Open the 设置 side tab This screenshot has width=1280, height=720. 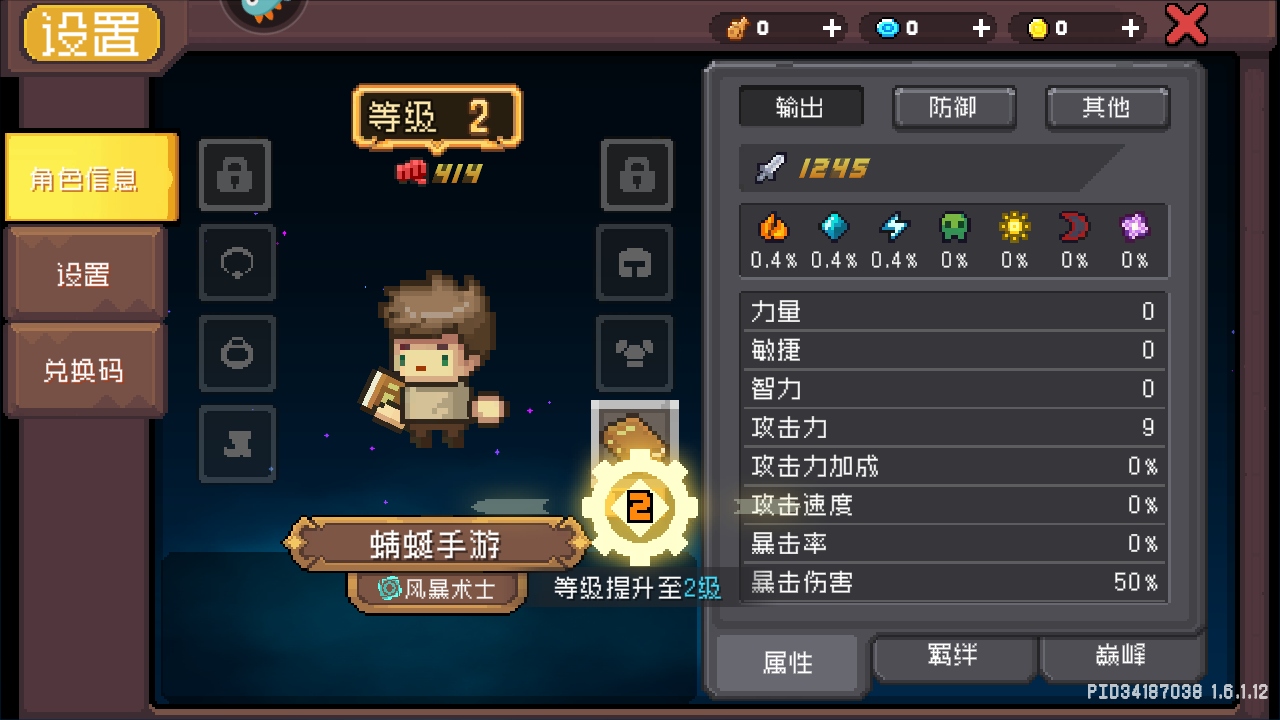coord(84,273)
